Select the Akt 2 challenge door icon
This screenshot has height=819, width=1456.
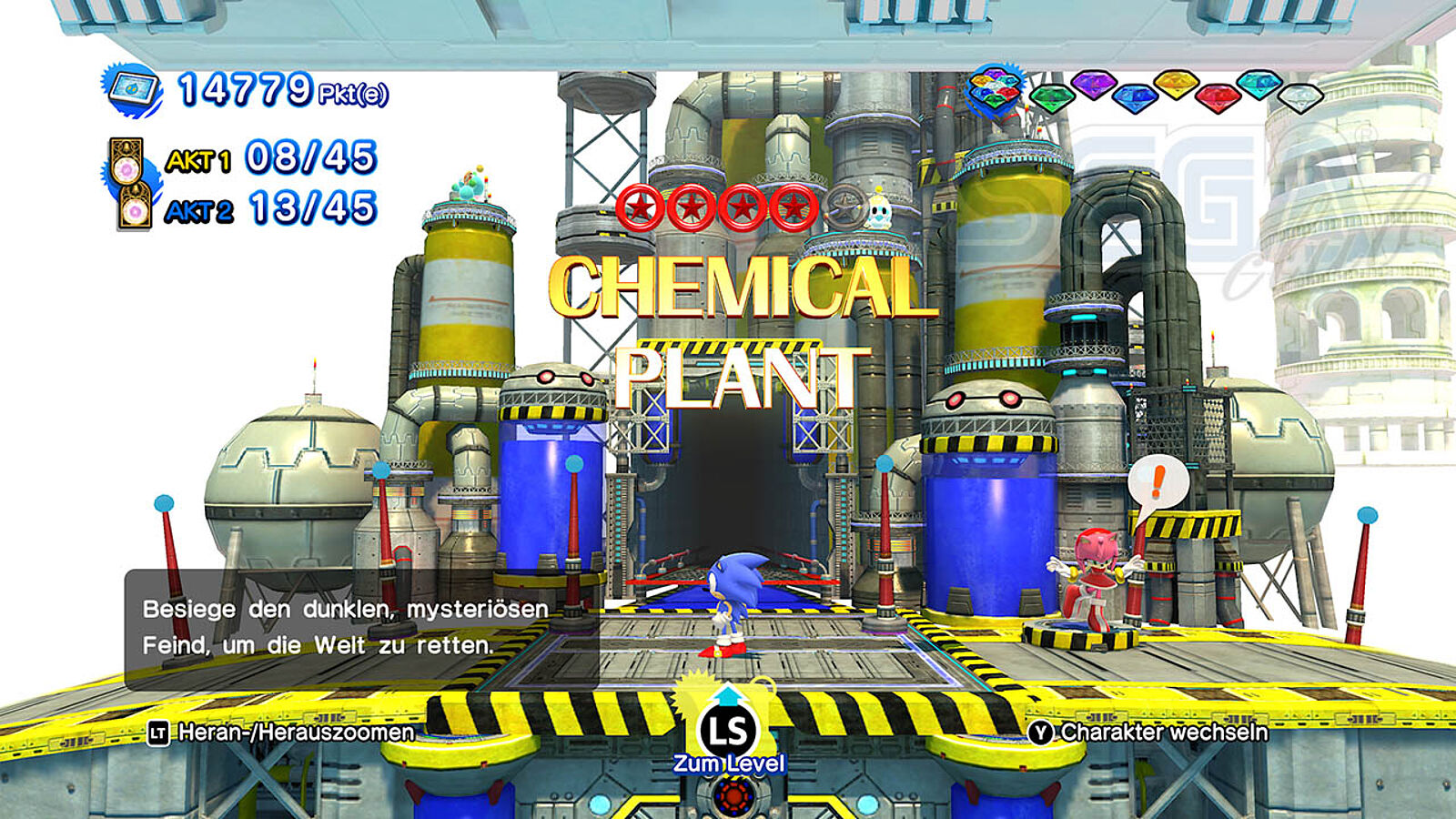(x=134, y=209)
